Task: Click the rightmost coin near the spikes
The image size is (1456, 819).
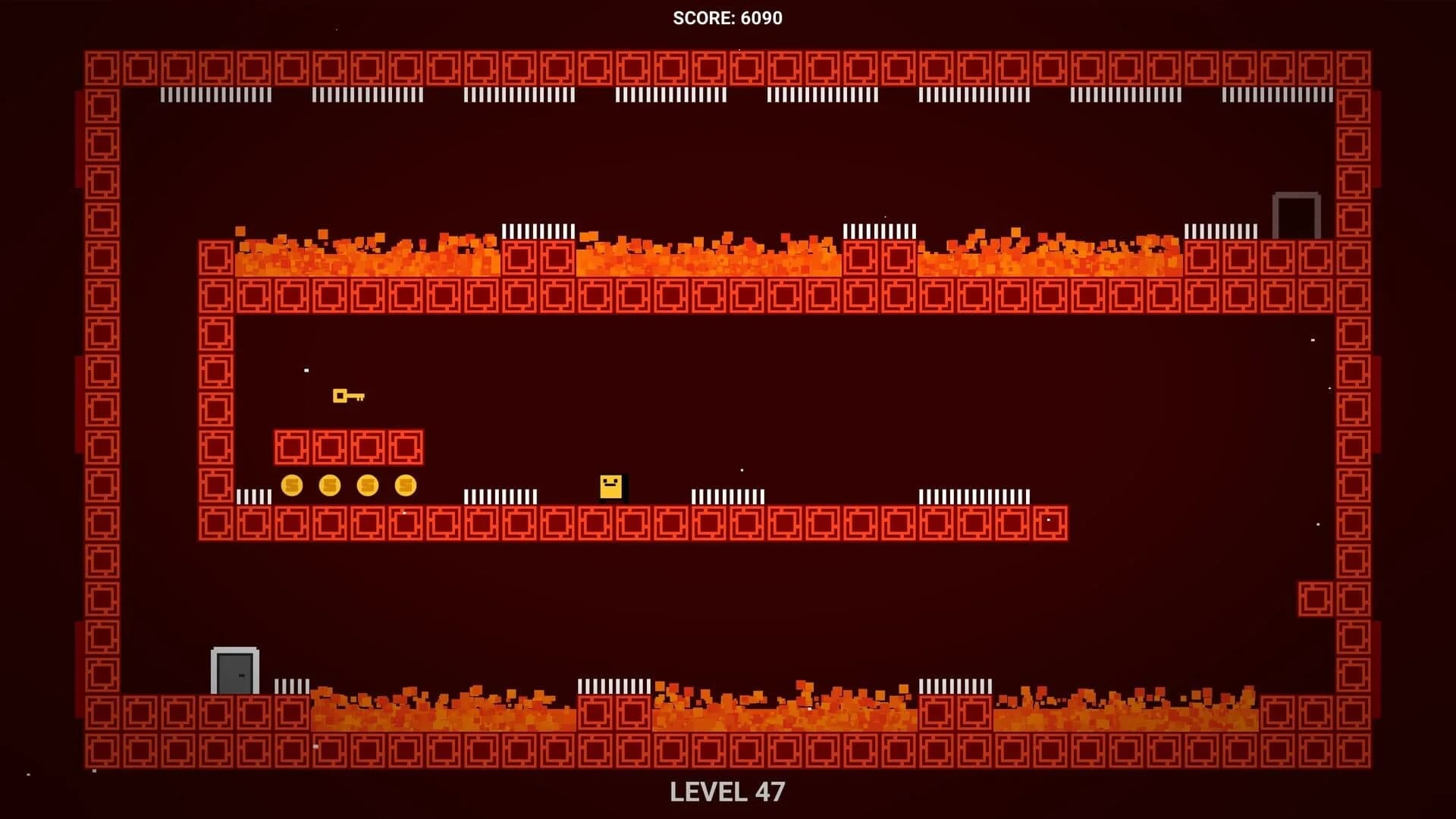Action: click(x=404, y=485)
